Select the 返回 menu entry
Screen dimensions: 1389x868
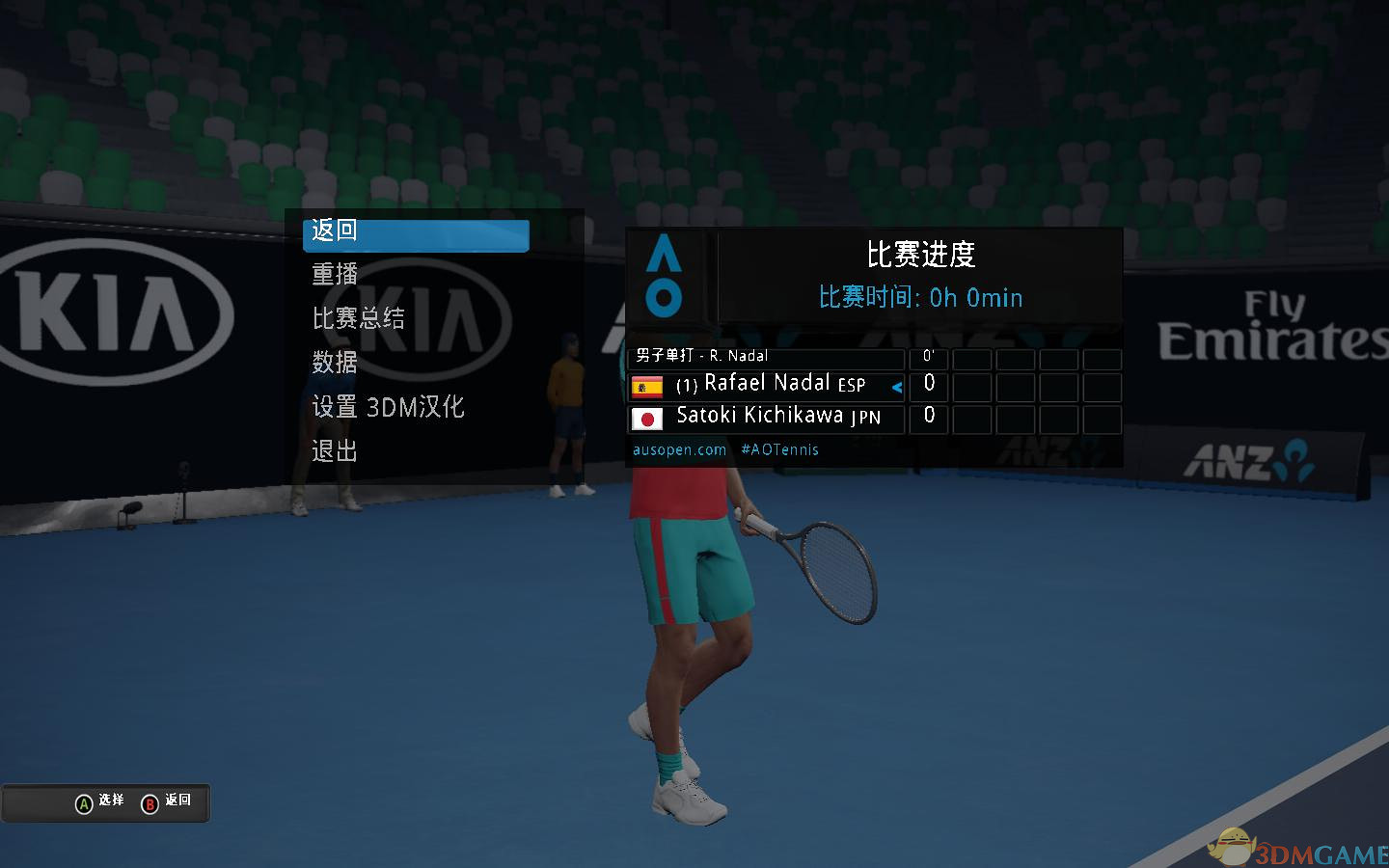[x=415, y=233]
